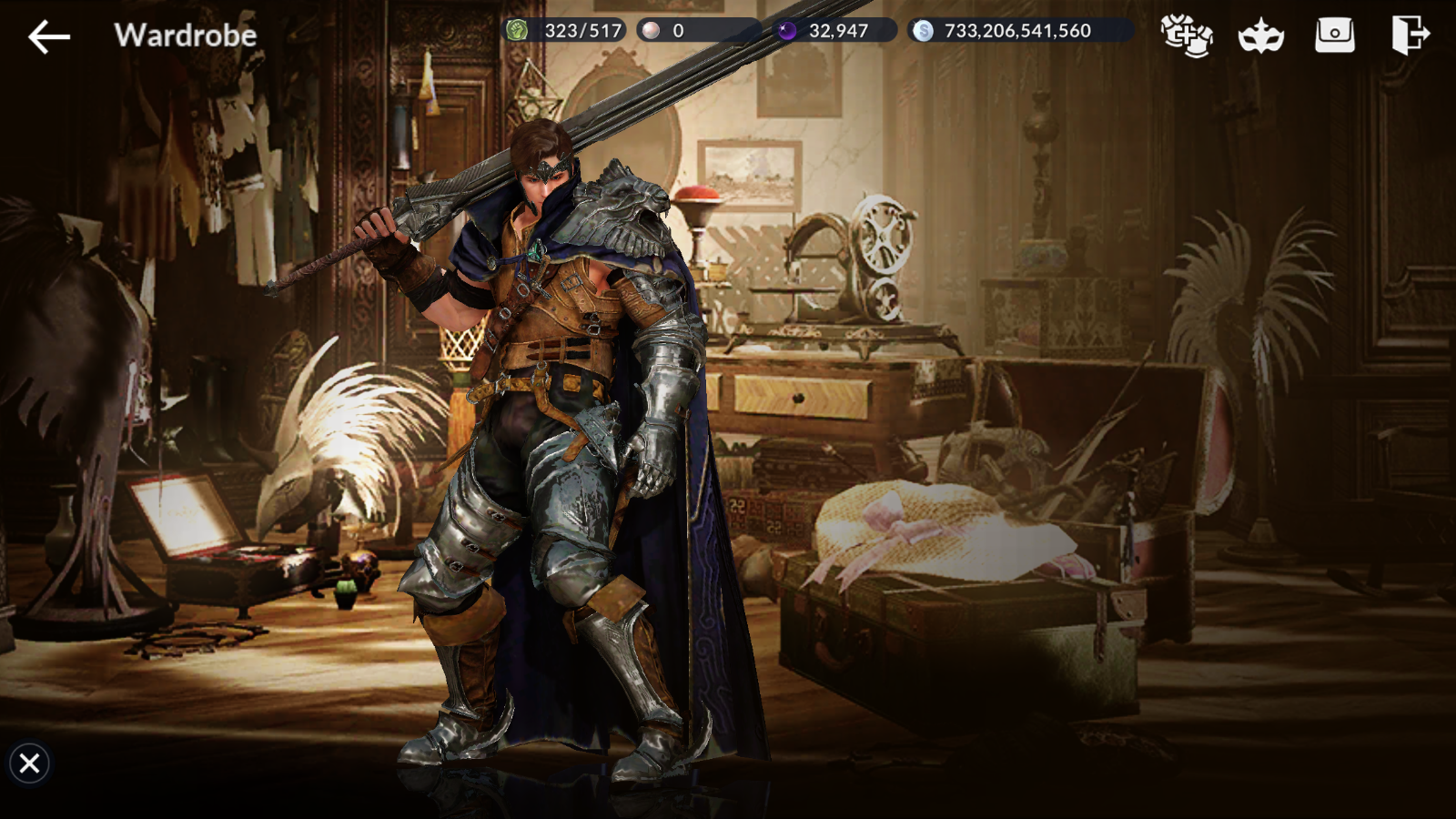Open the gift boxes icon
The height and width of the screenshot is (819, 1456).
click(x=1186, y=35)
